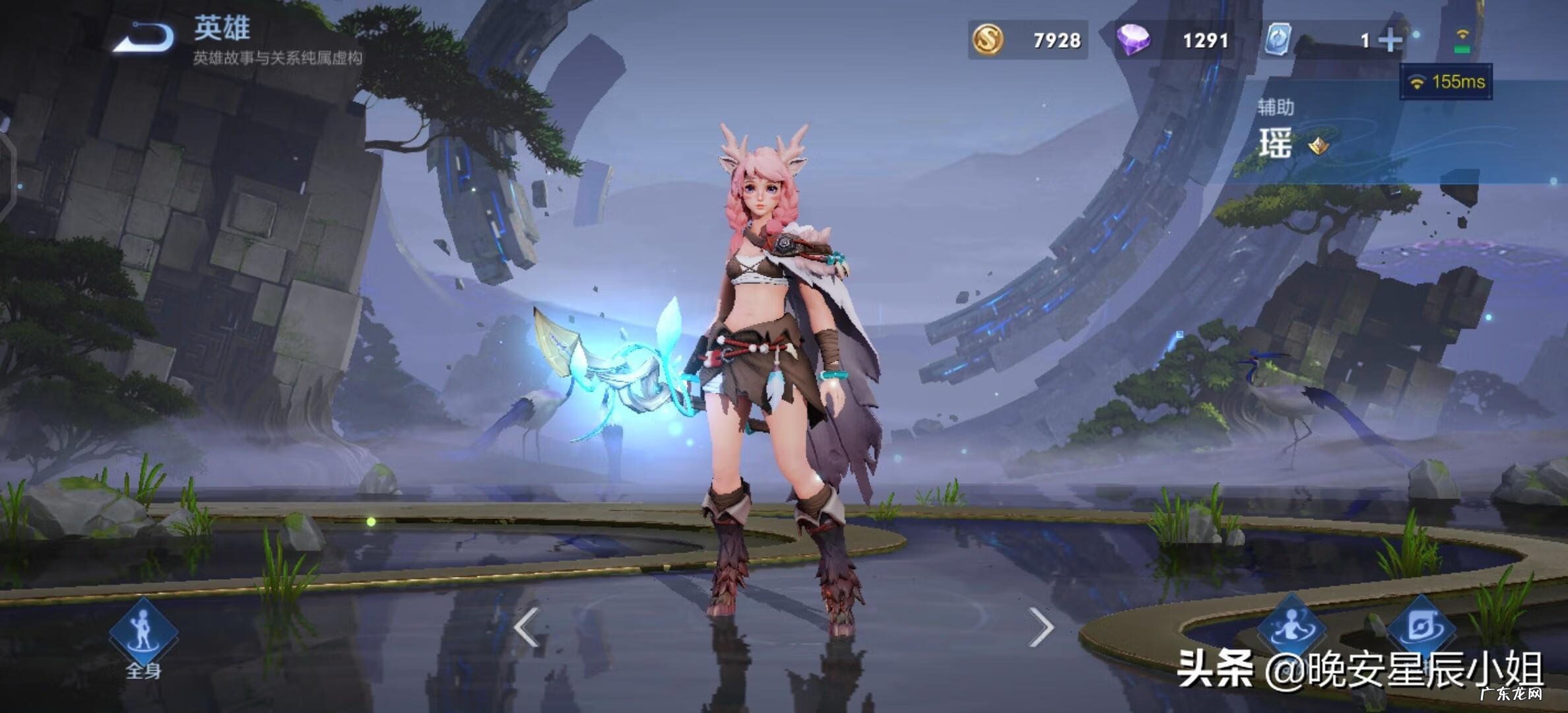Add more tickets with the plus button

1389,41
